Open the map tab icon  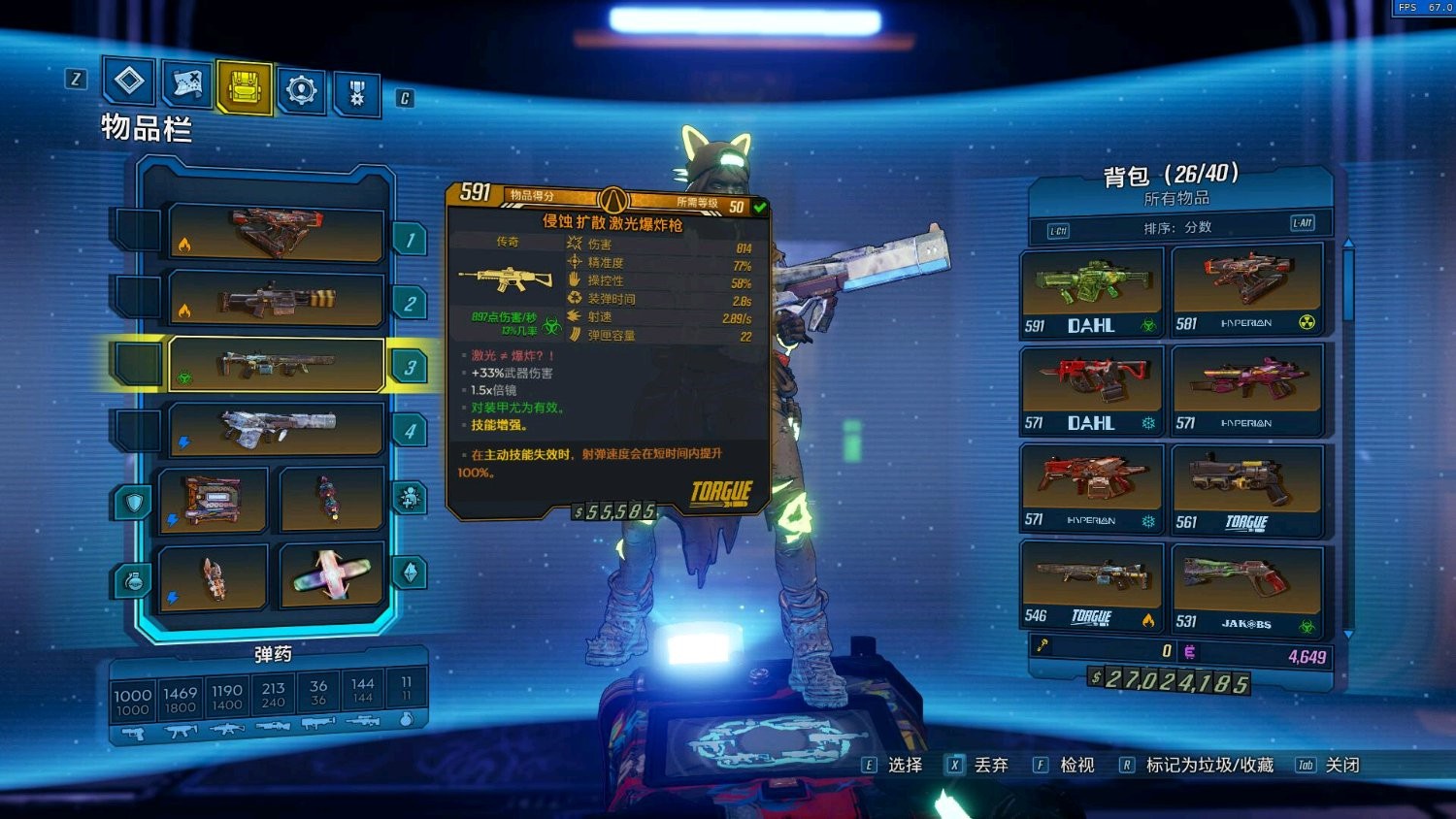point(186,85)
